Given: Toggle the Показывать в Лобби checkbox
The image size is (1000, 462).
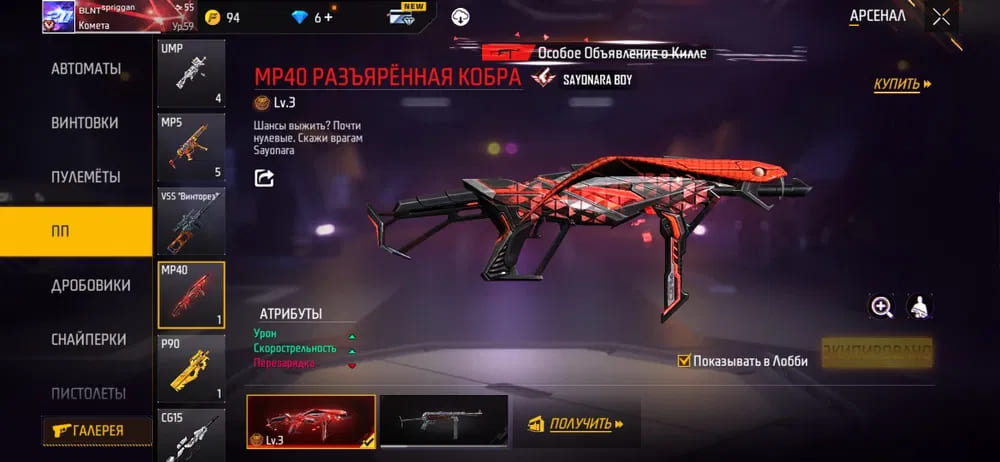Looking at the screenshot, I should (x=684, y=361).
